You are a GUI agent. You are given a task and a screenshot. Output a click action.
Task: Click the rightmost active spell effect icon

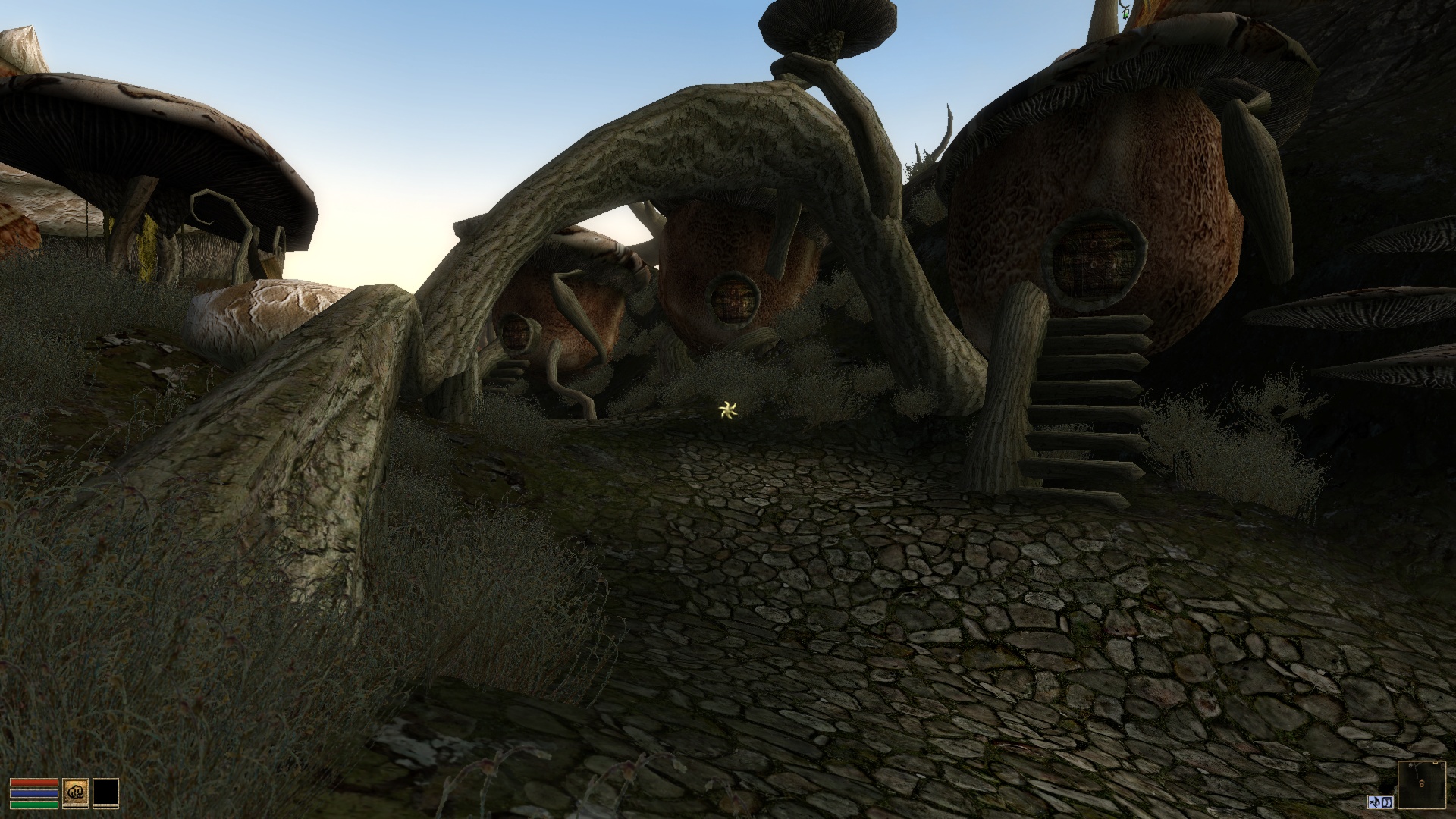coord(1386,802)
